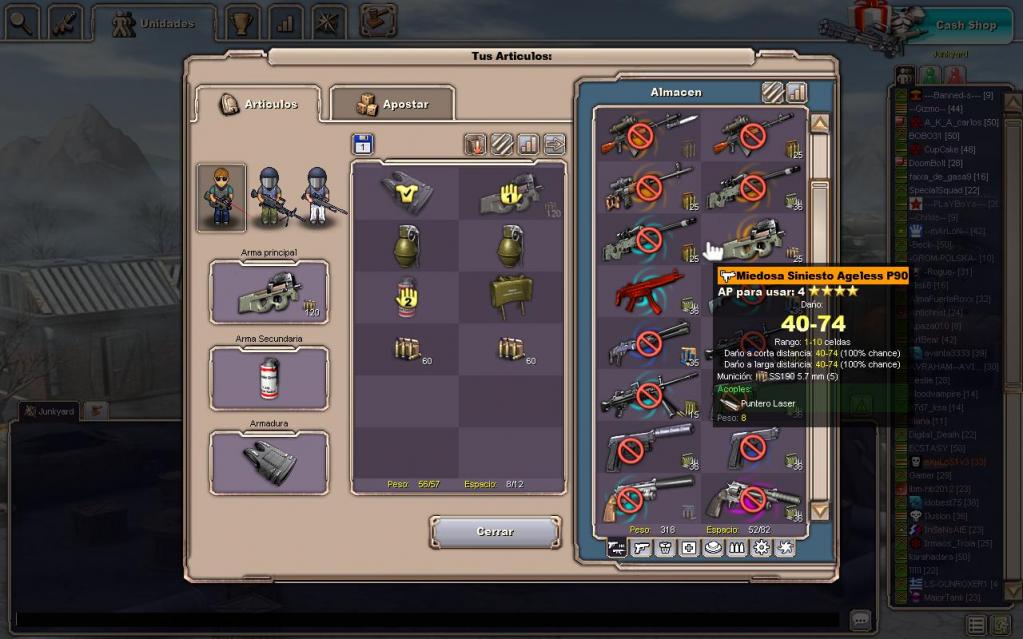This screenshot has height=639, width=1023.
Task: Open the trophy icon in top bar
Action: (241, 22)
